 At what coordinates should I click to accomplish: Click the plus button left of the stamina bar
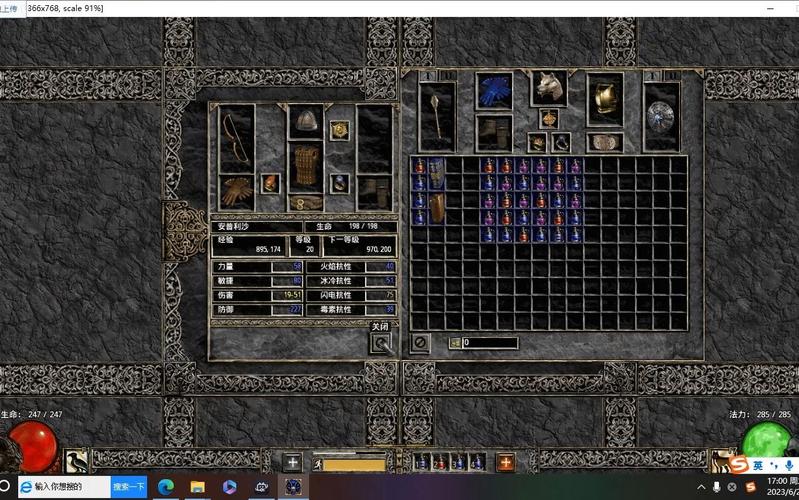click(291, 462)
